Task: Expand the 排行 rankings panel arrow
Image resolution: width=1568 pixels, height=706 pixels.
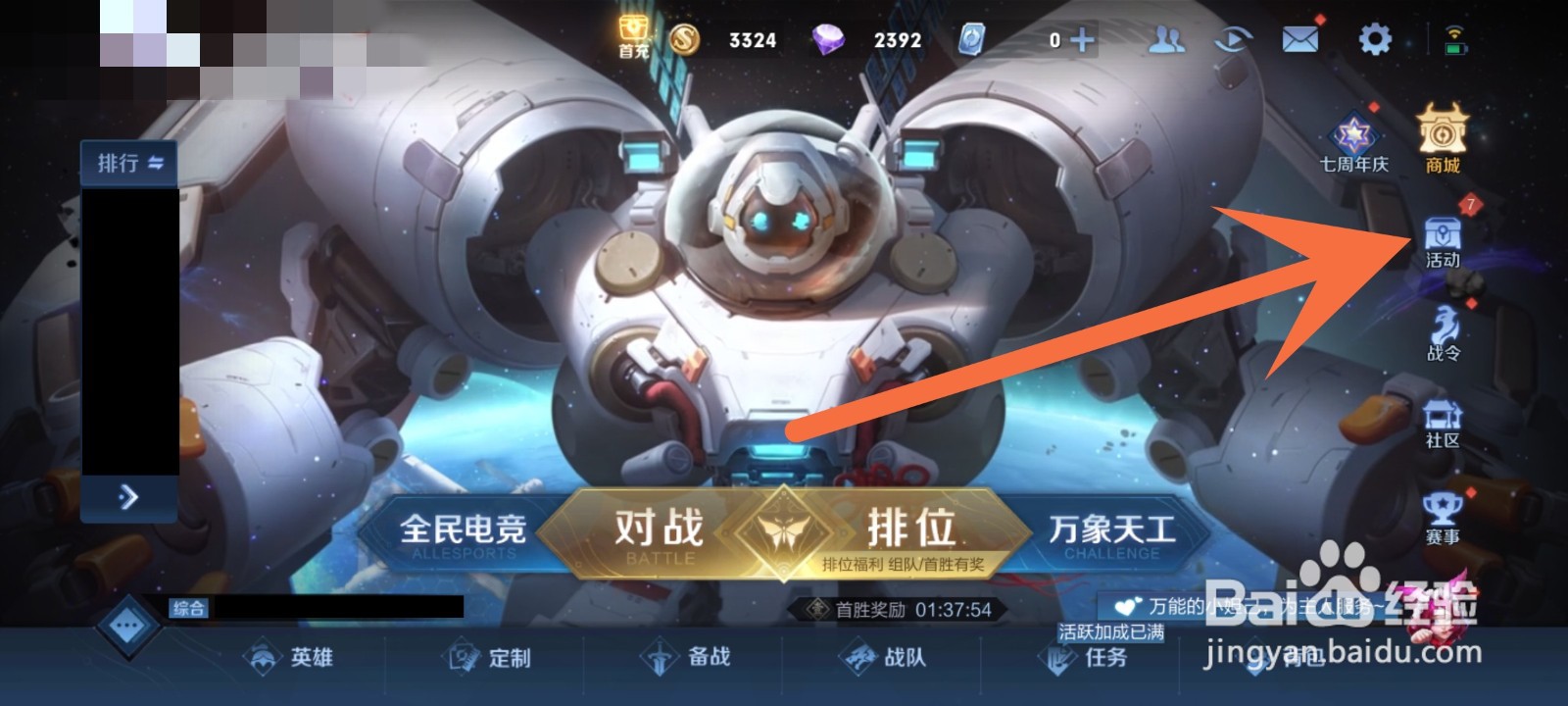Action: click(x=126, y=497)
